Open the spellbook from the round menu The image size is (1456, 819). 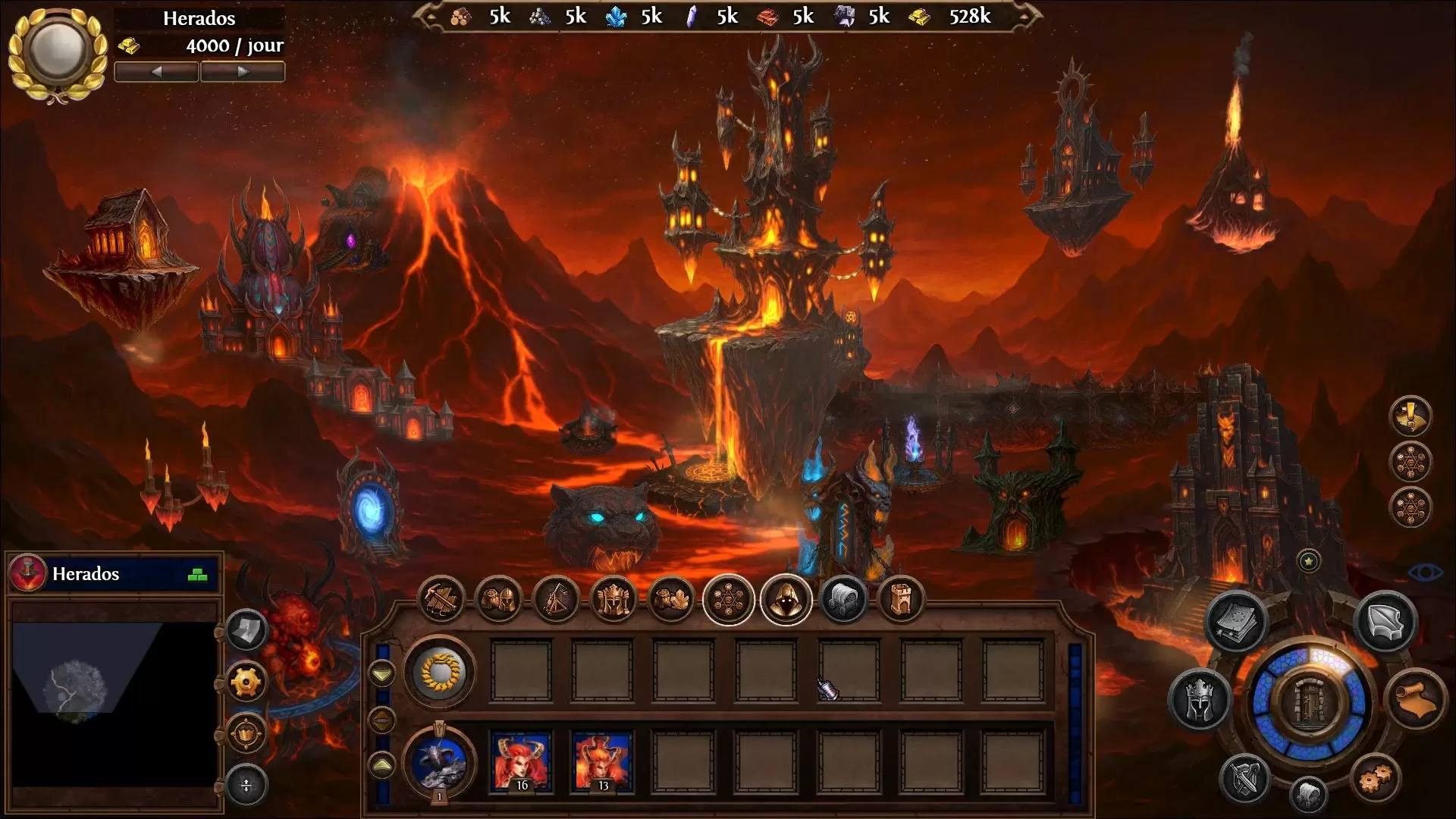tap(1237, 622)
